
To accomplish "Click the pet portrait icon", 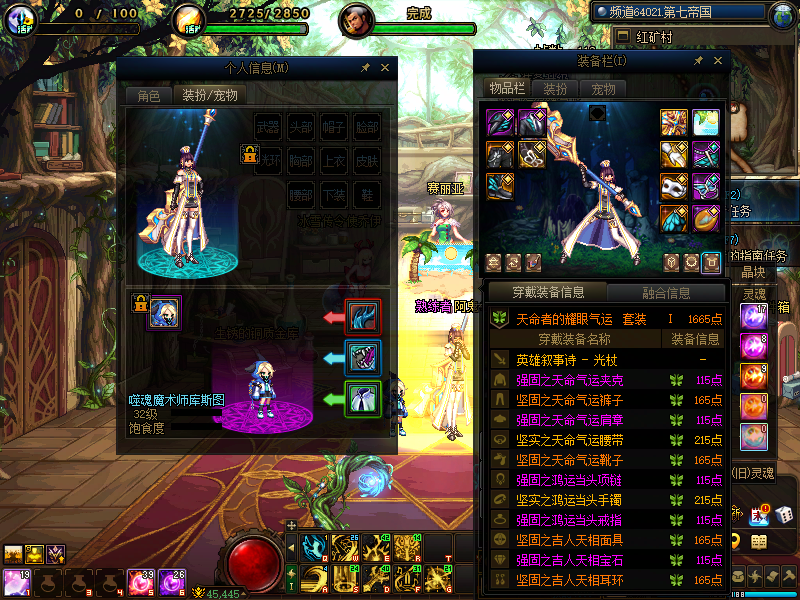I will click(x=164, y=312).
